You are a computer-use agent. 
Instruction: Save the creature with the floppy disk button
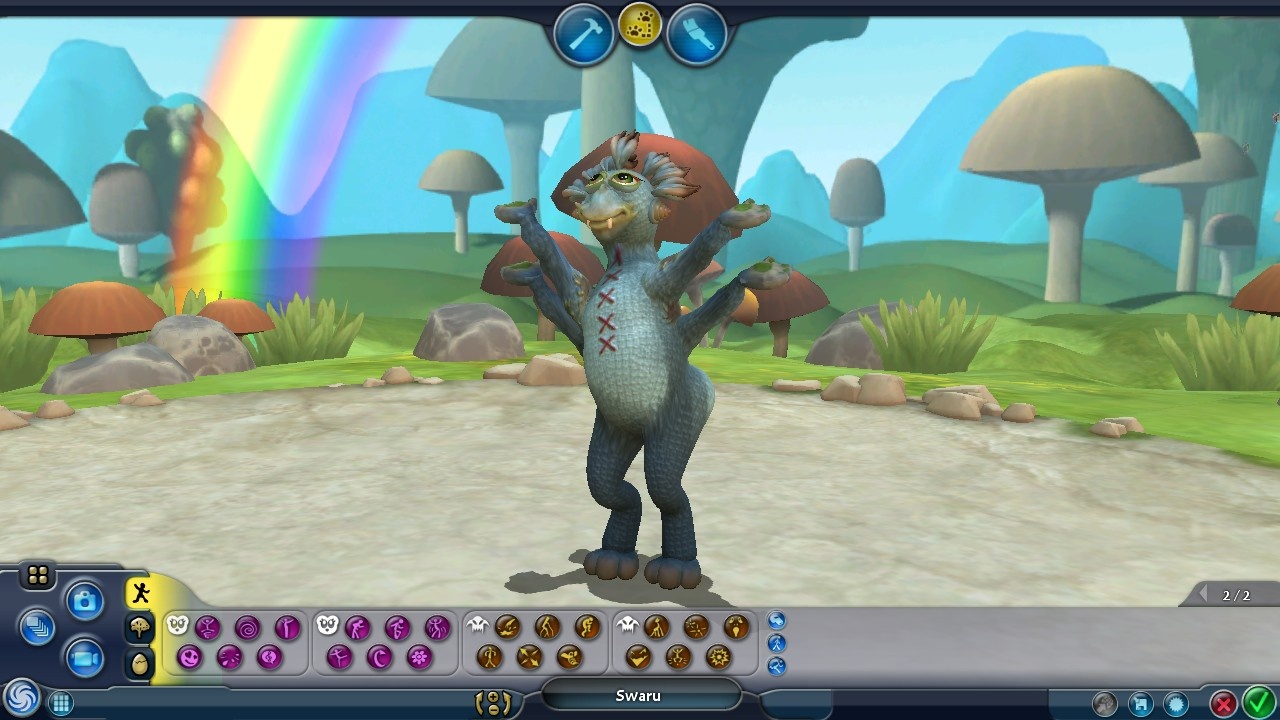tap(1140, 704)
